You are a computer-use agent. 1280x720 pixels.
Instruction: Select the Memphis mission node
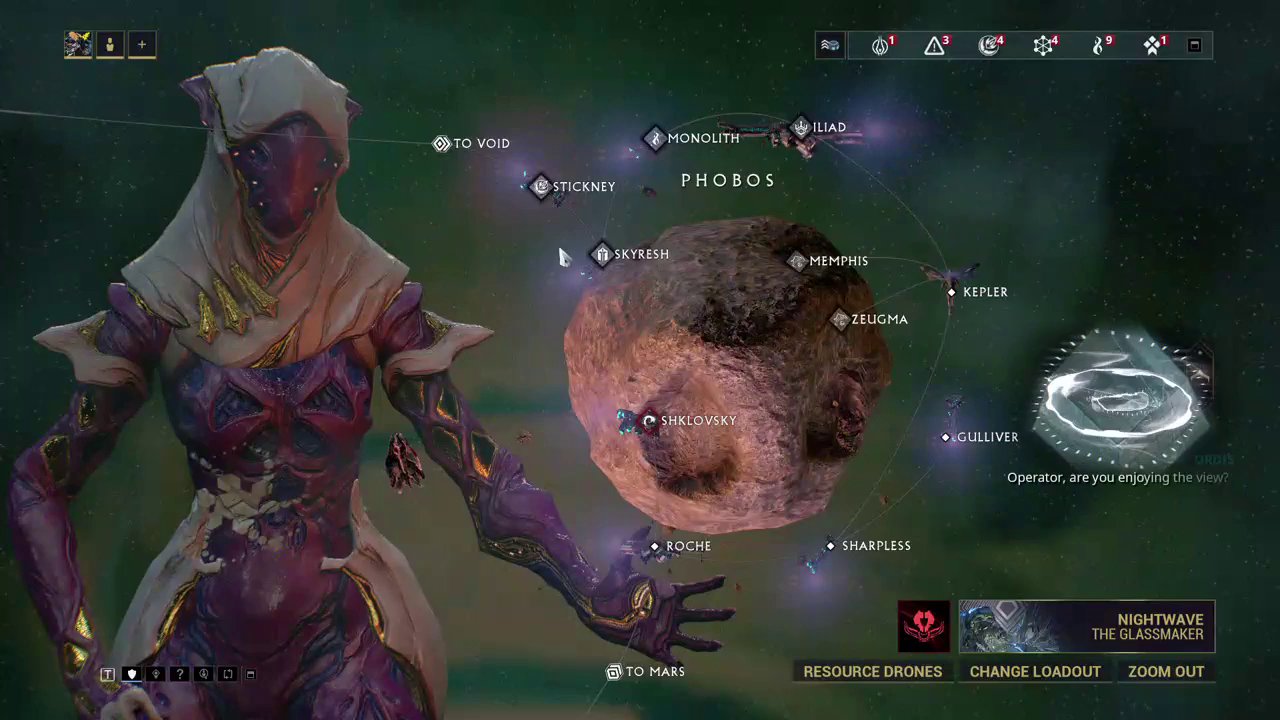(797, 261)
